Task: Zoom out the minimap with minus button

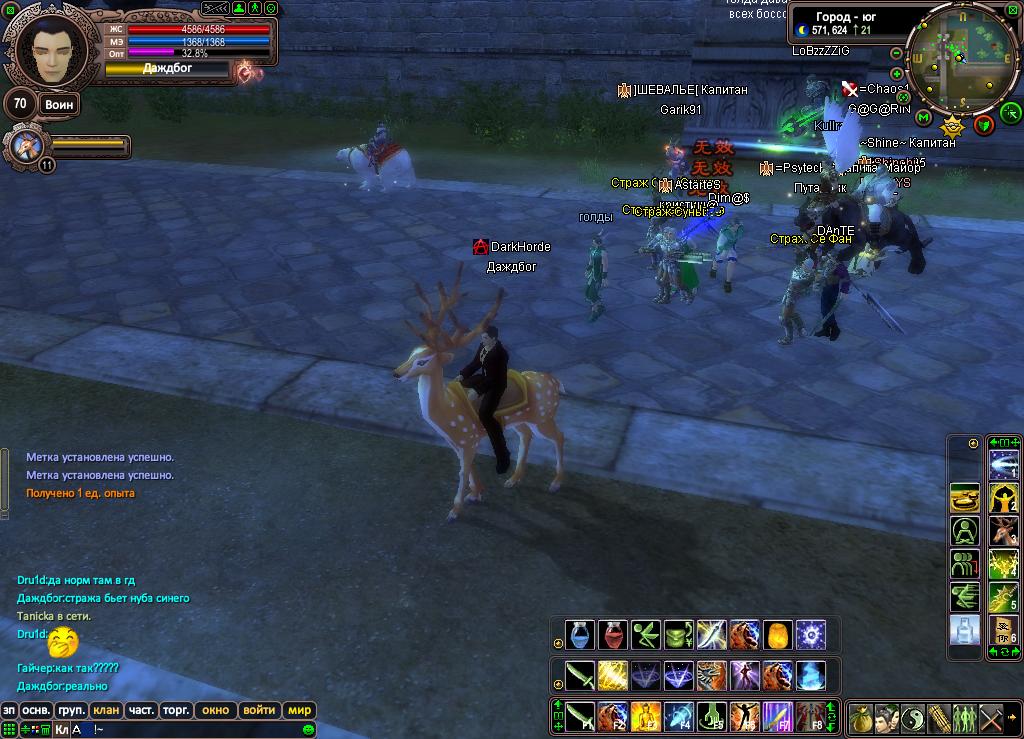Action: [896, 53]
